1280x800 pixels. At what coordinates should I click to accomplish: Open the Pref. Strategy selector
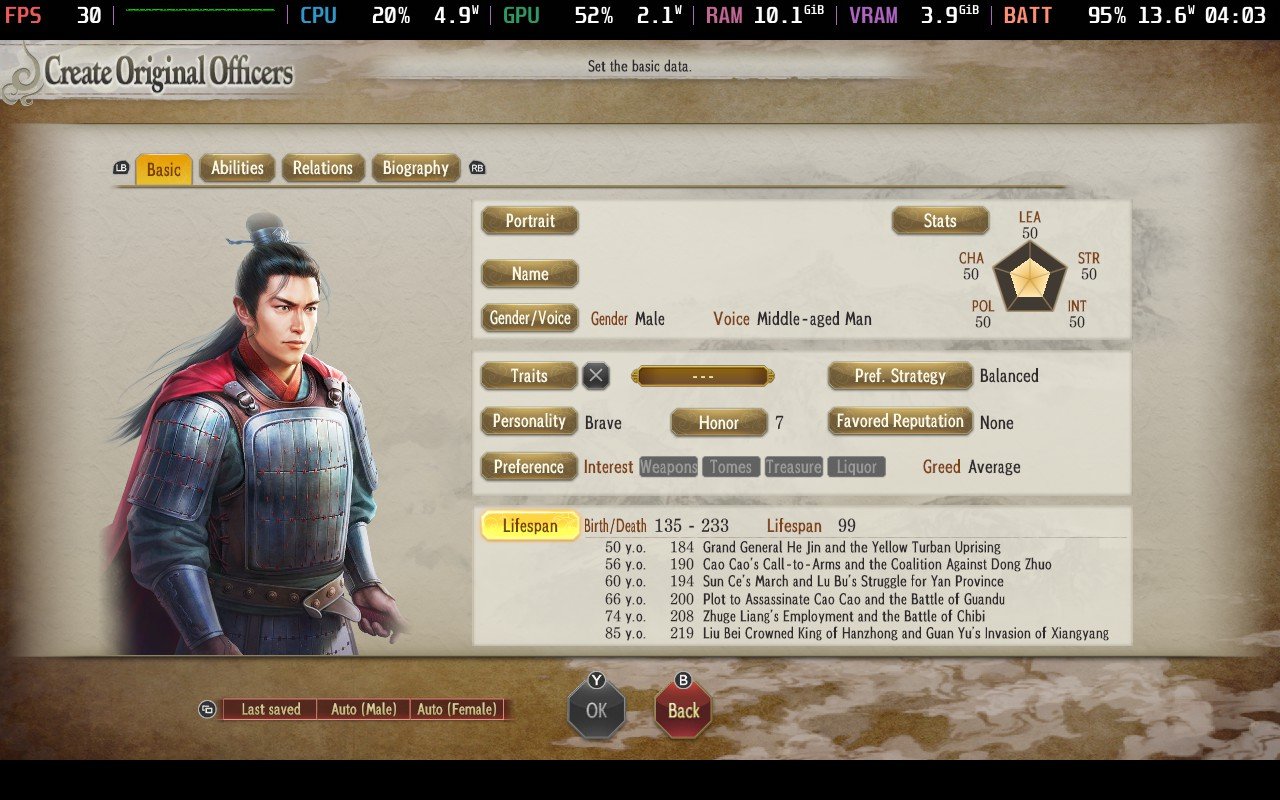coord(898,375)
